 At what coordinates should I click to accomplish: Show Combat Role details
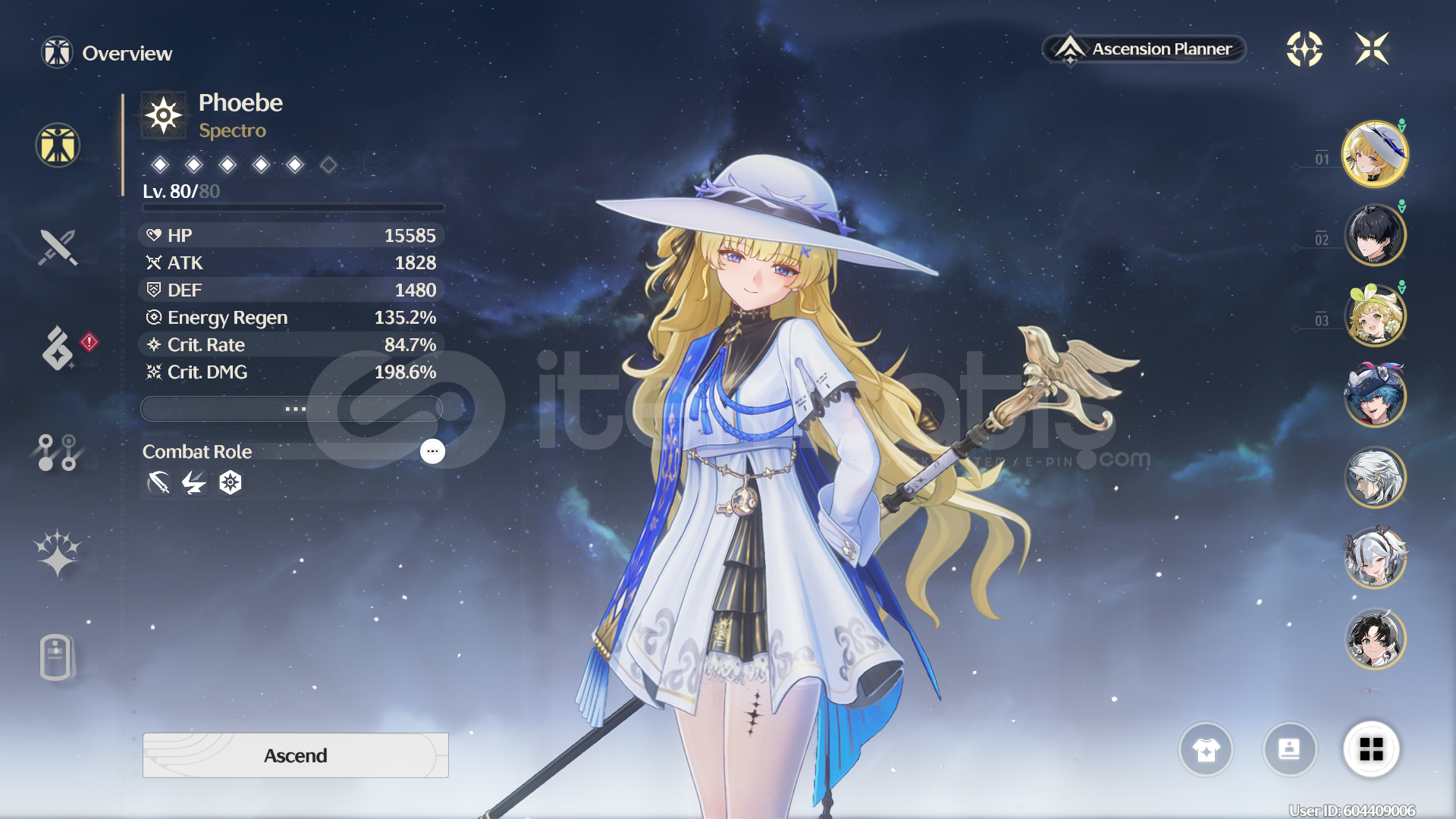432,451
